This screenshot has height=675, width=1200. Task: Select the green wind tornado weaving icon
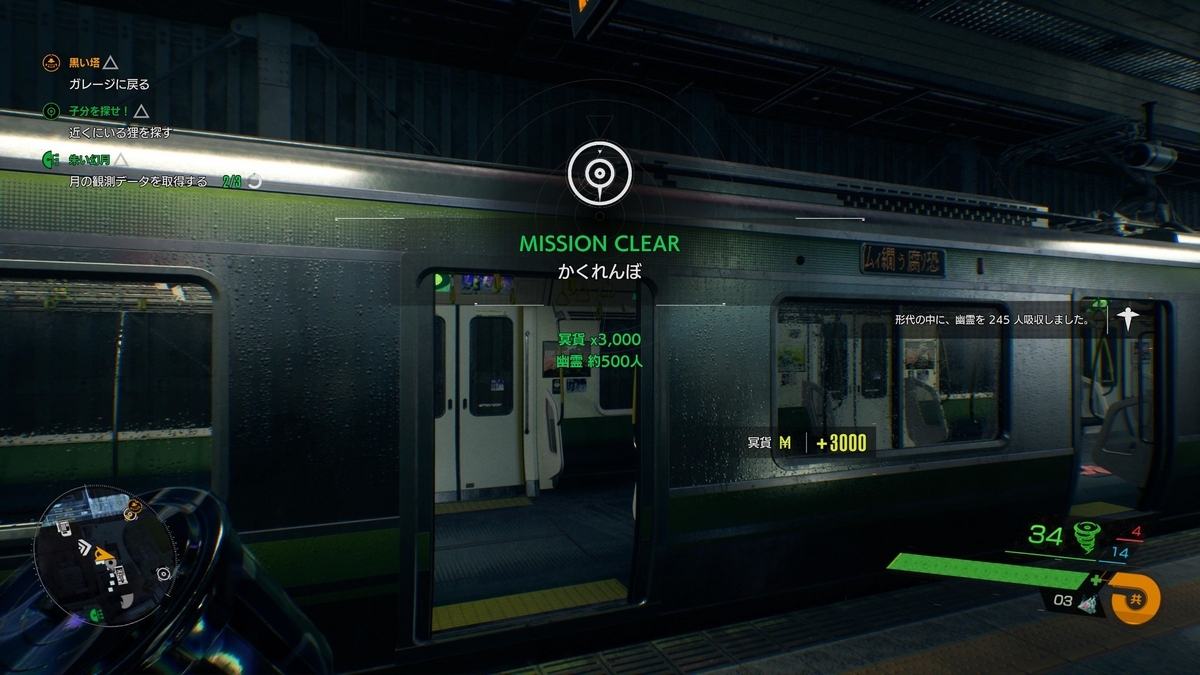point(1085,535)
